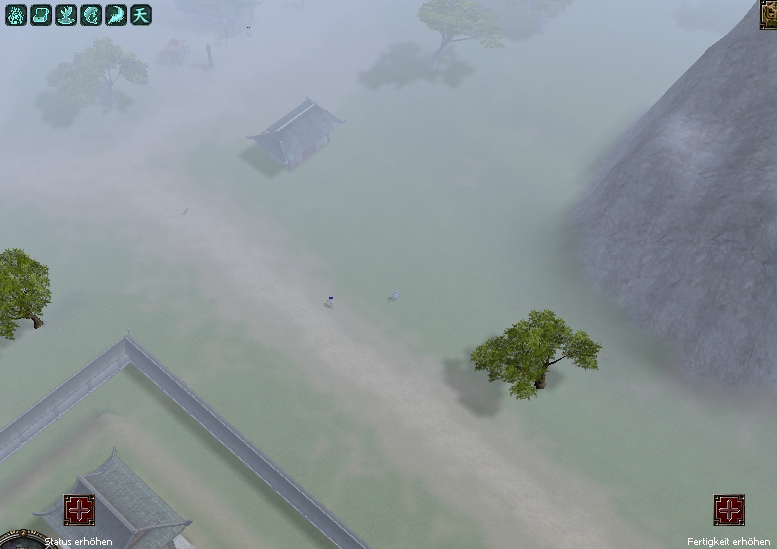Click the 天 character icon
The height and width of the screenshot is (549, 777).
click(141, 14)
